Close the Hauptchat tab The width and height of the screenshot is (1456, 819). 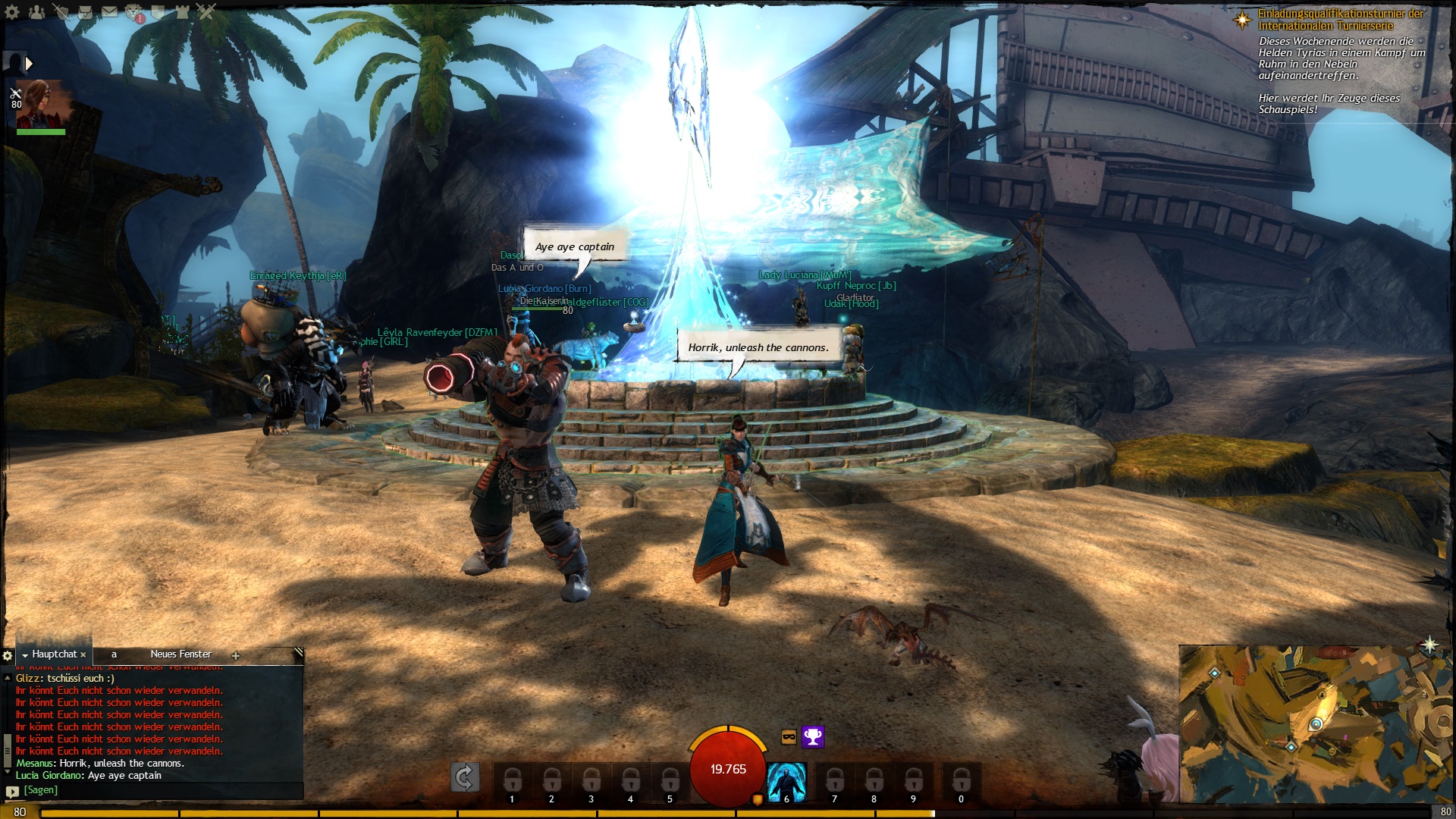tap(83, 655)
